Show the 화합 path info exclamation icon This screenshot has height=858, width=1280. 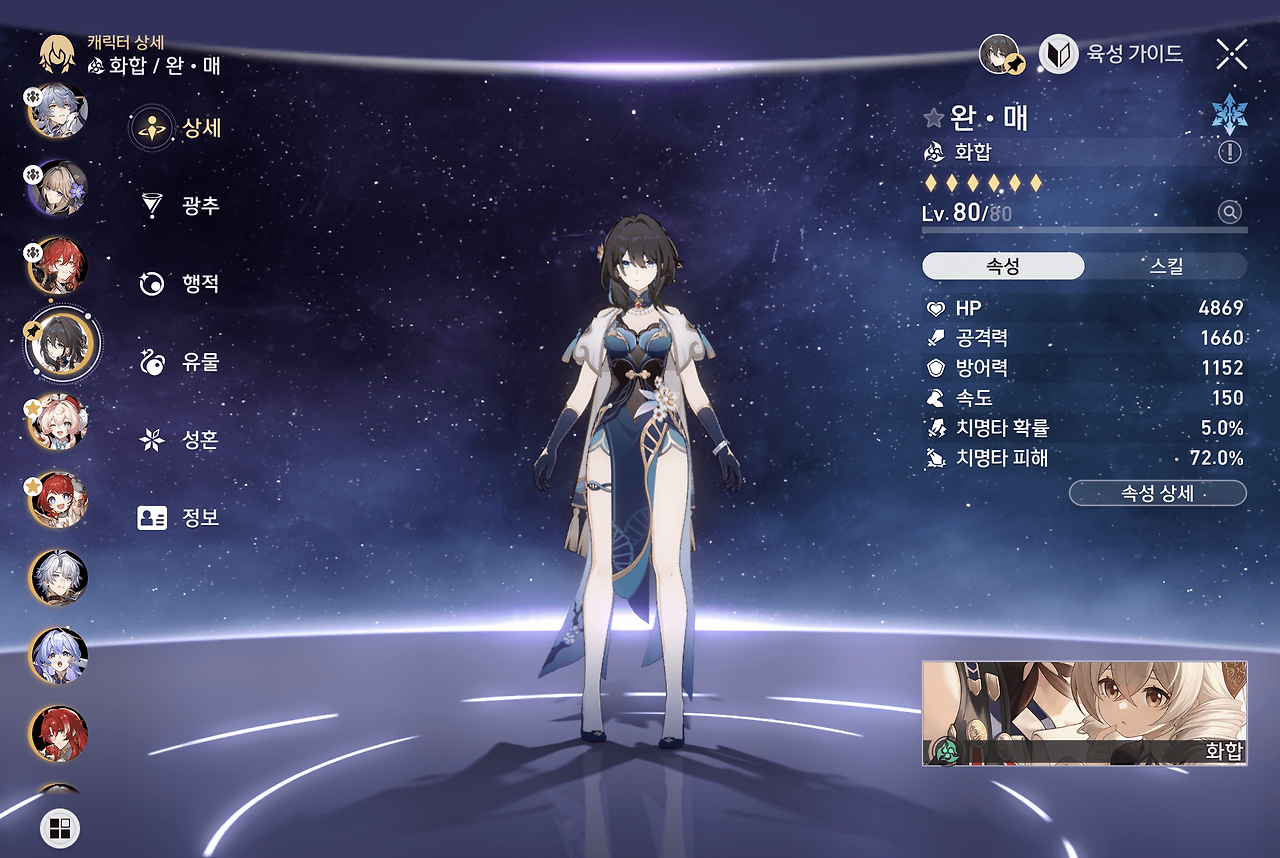(x=1230, y=152)
